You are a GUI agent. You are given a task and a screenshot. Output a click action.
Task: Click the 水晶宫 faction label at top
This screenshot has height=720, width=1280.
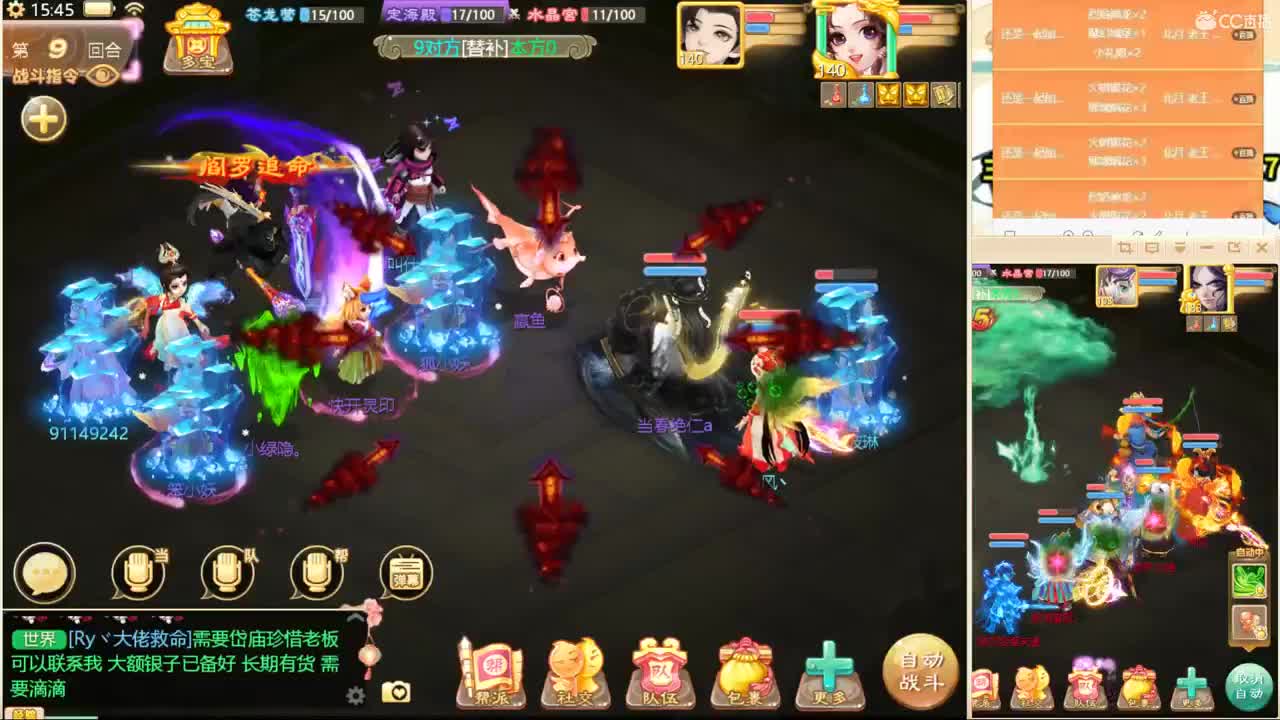coord(552,15)
